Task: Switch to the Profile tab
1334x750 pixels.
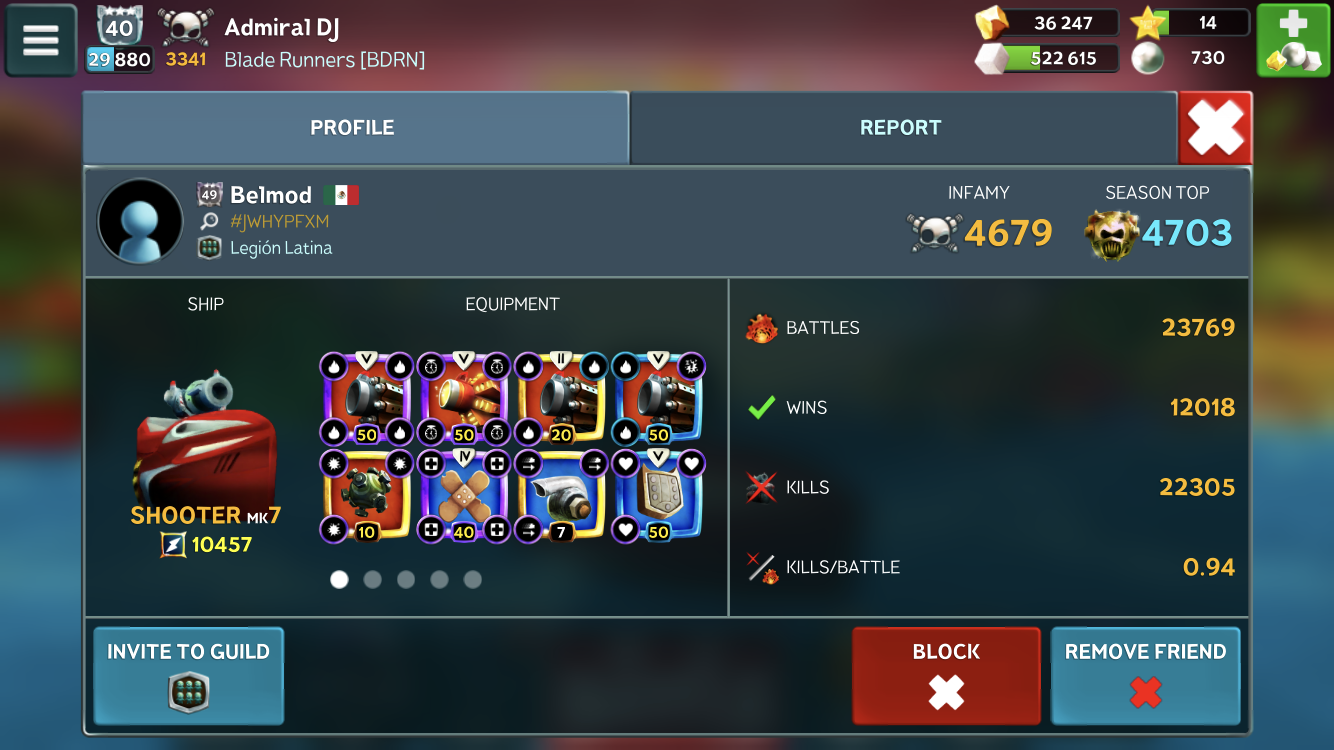Action: pyautogui.click(x=353, y=128)
